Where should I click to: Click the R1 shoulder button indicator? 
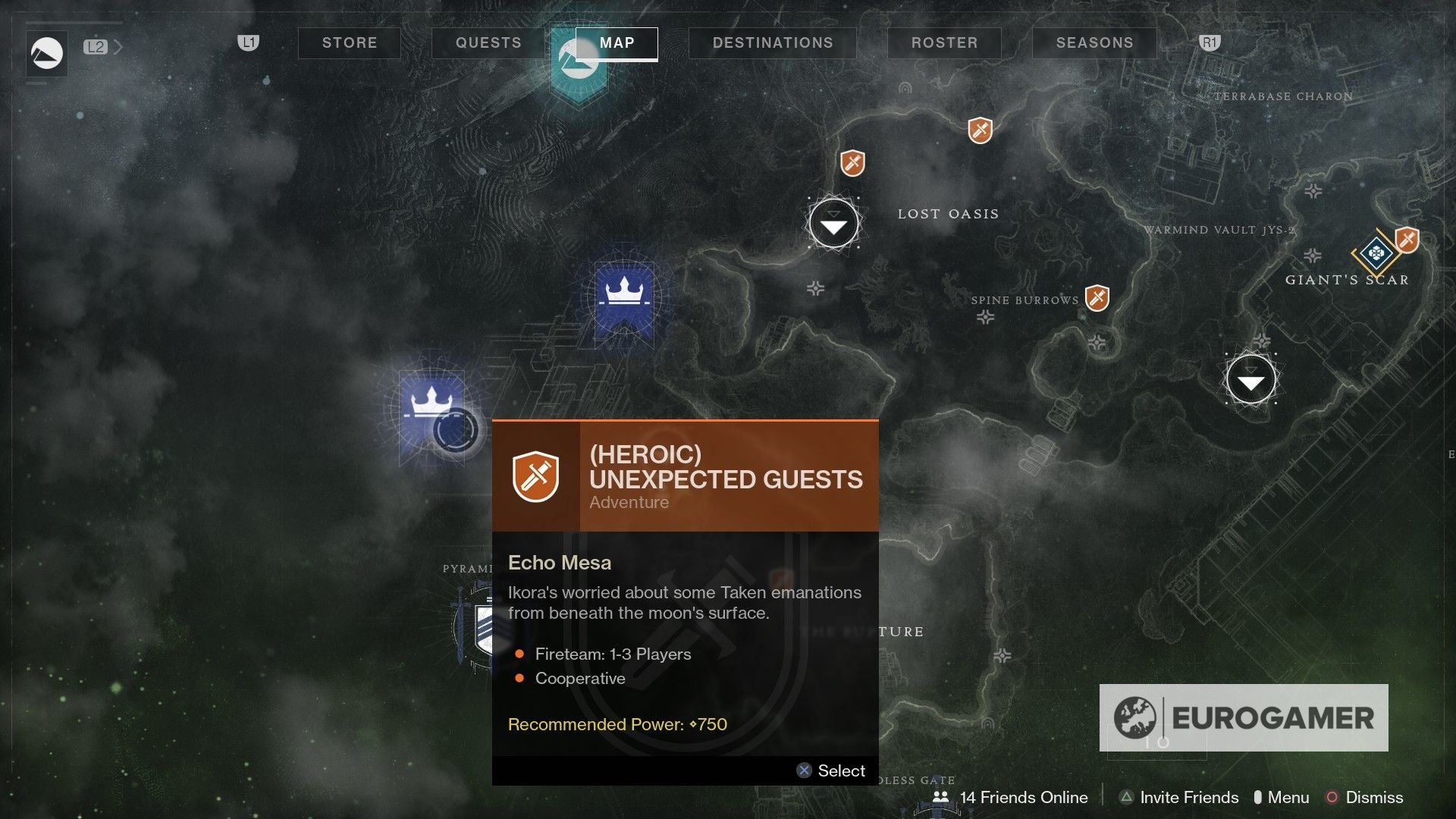(x=1209, y=43)
